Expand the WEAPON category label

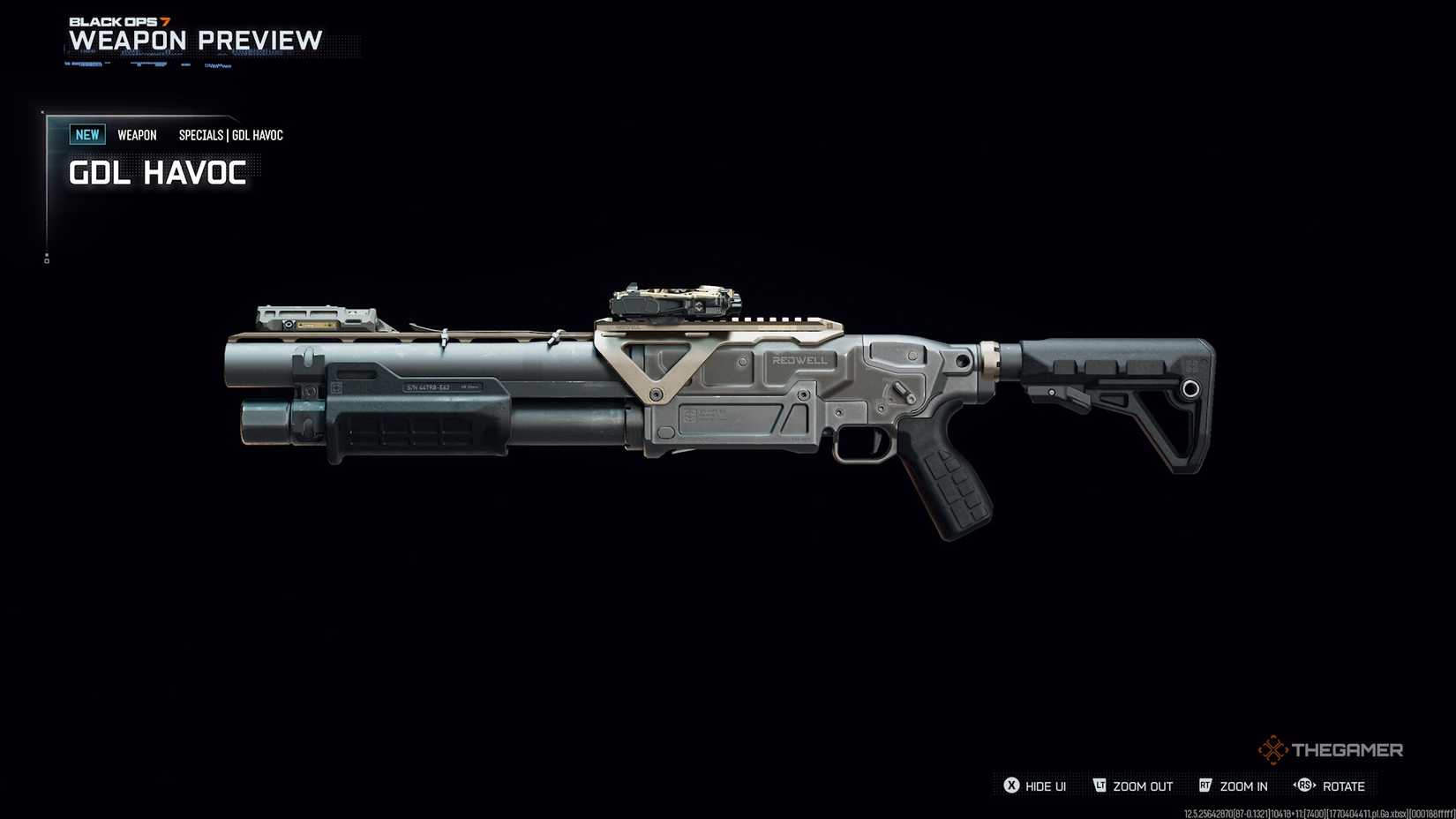pos(137,134)
